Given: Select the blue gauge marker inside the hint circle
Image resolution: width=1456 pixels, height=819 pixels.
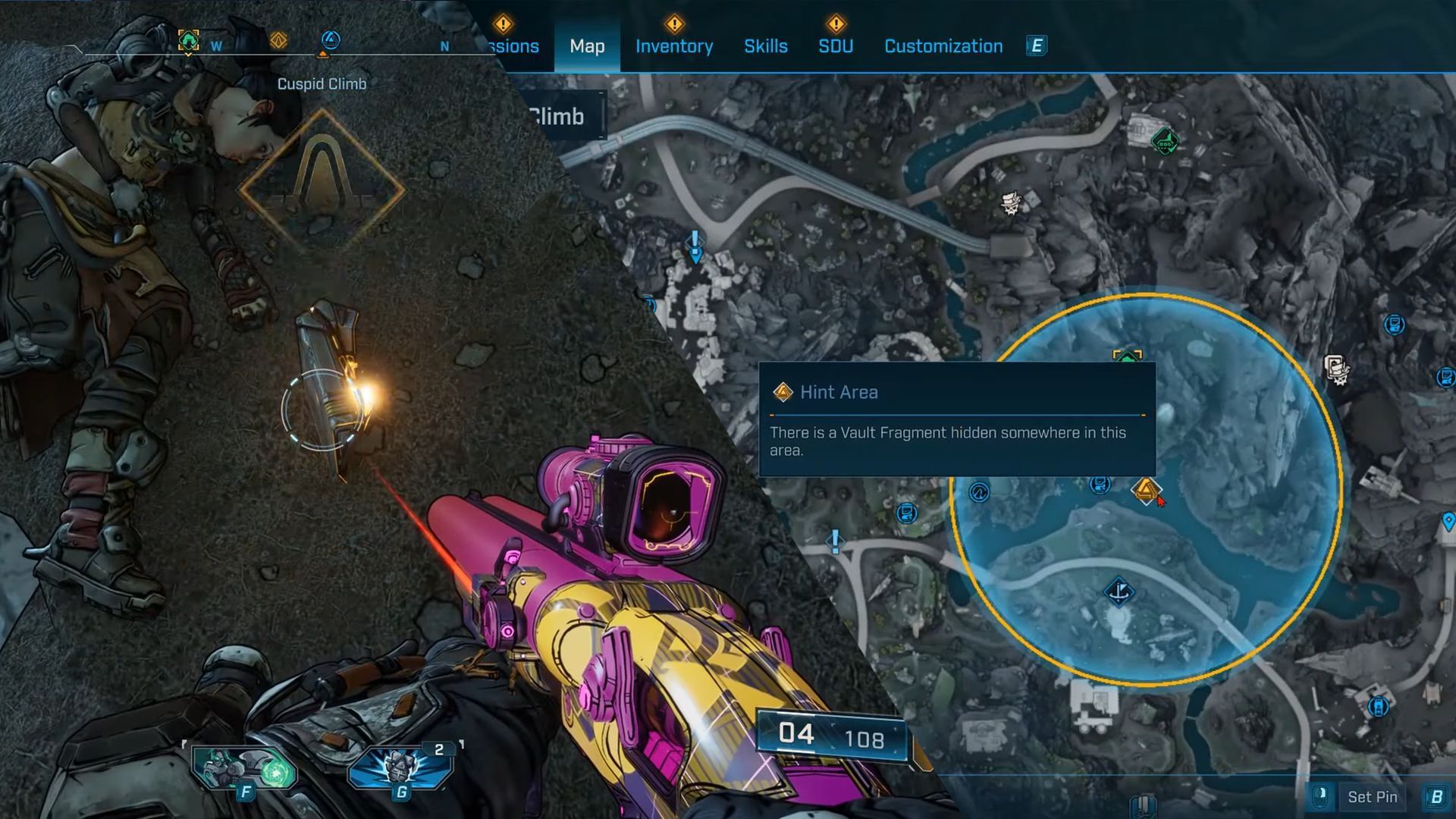Looking at the screenshot, I should (979, 492).
